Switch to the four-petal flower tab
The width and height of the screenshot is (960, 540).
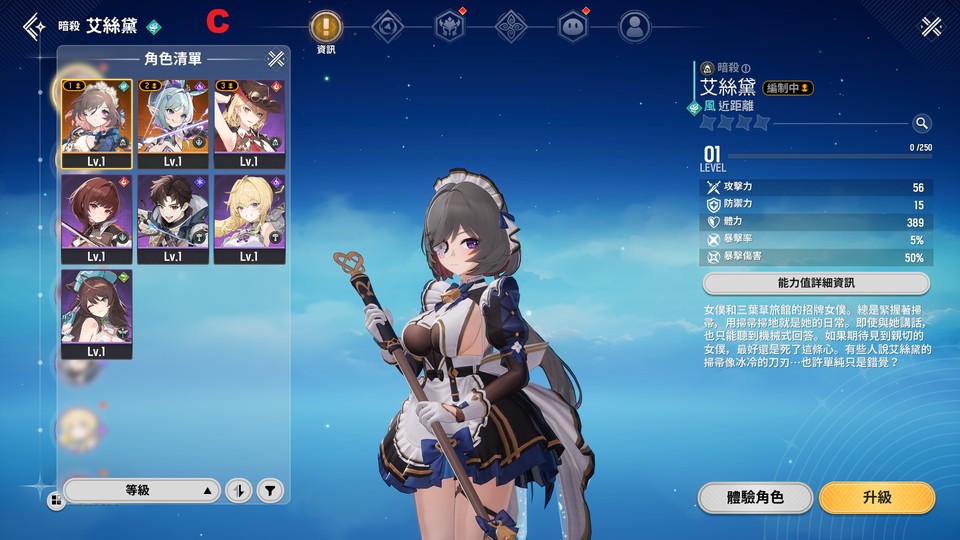[x=511, y=27]
